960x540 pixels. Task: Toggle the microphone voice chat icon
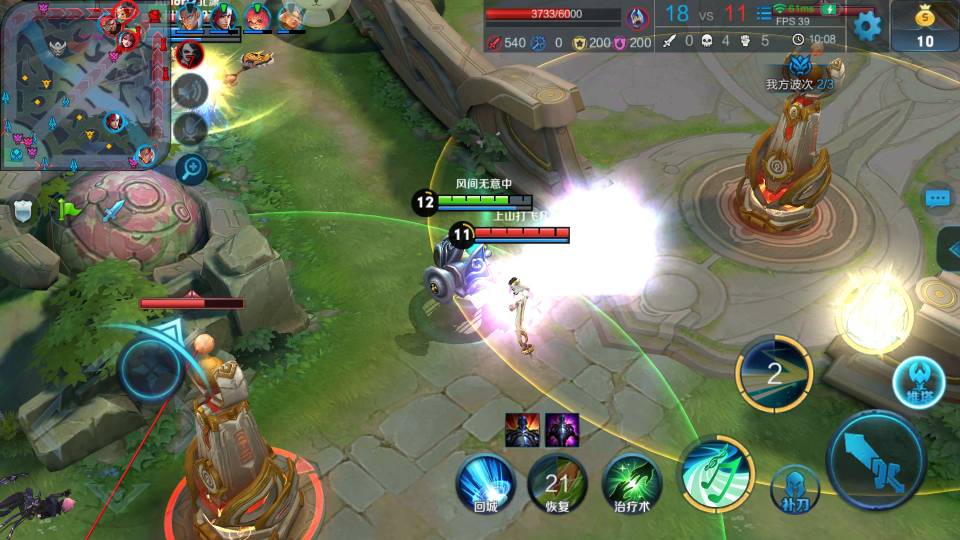[x=189, y=128]
